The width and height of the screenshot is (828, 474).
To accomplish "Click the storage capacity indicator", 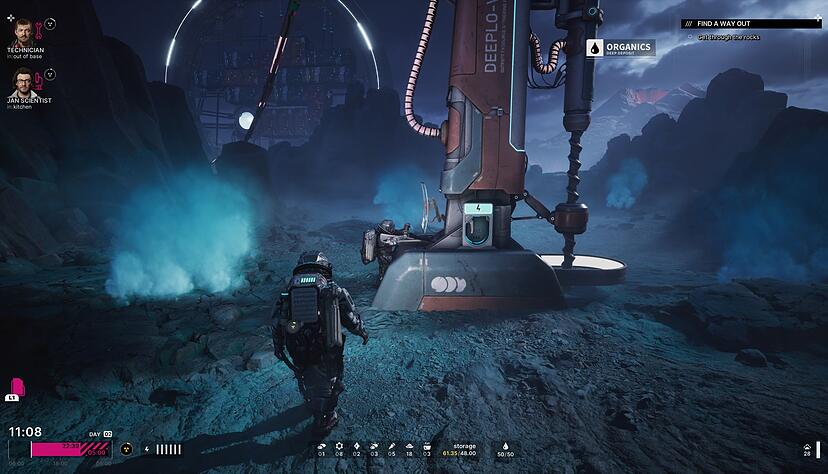I will click(464, 450).
